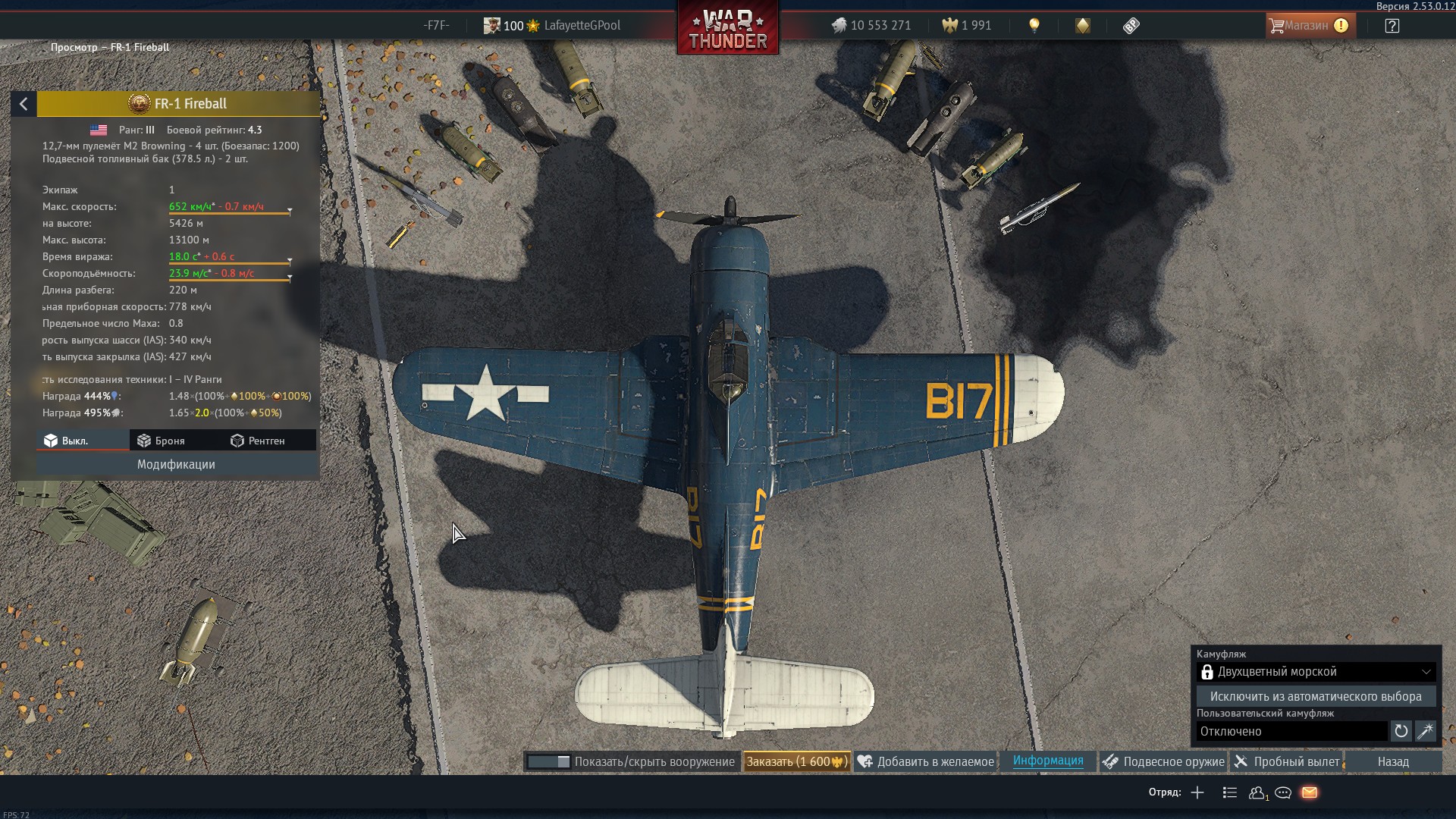The height and width of the screenshot is (819, 1456).
Task: Add a squad member with the plus icon
Action: point(1197,792)
